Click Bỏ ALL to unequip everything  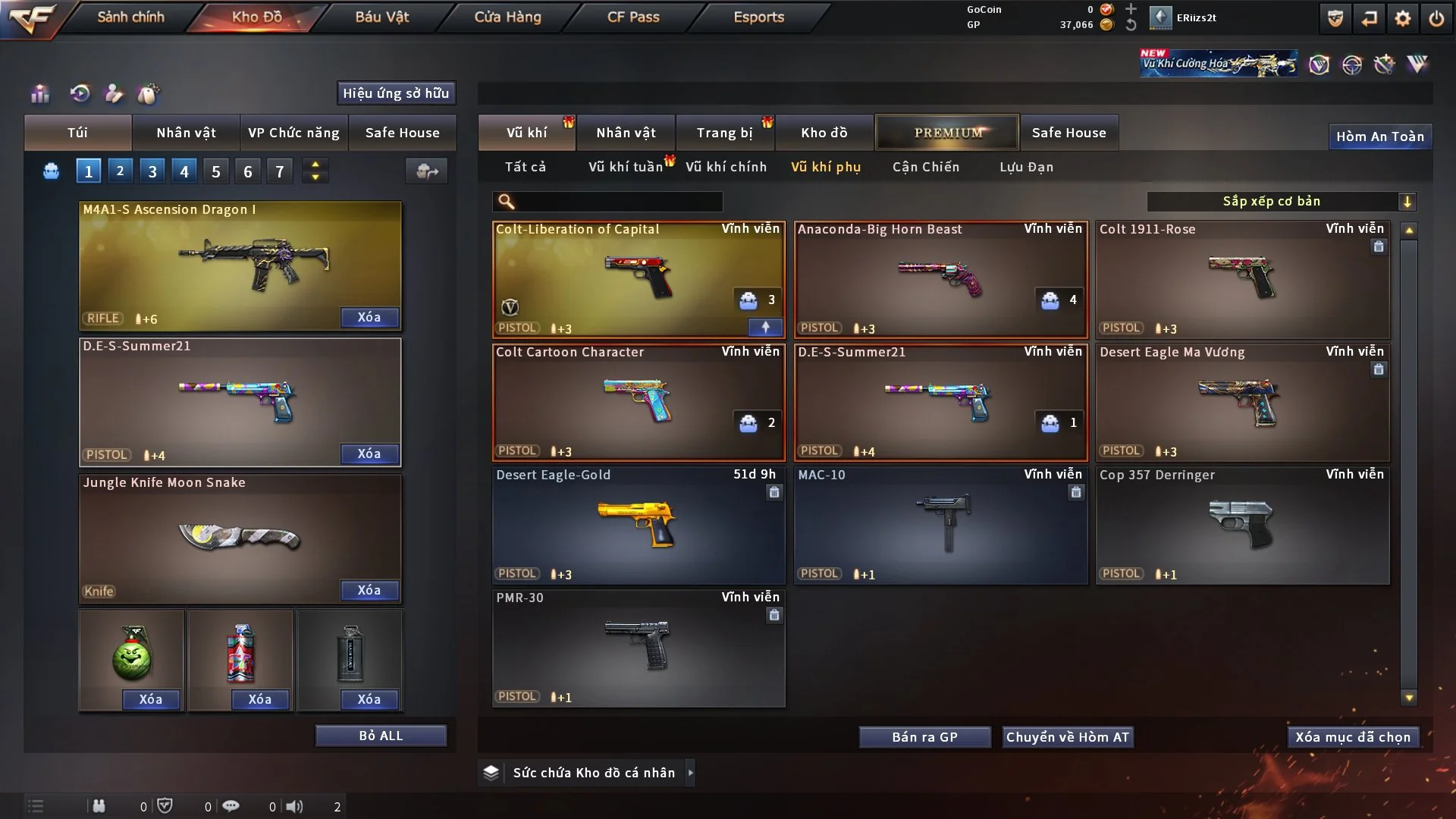pyautogui.click(x=381, y=736)
